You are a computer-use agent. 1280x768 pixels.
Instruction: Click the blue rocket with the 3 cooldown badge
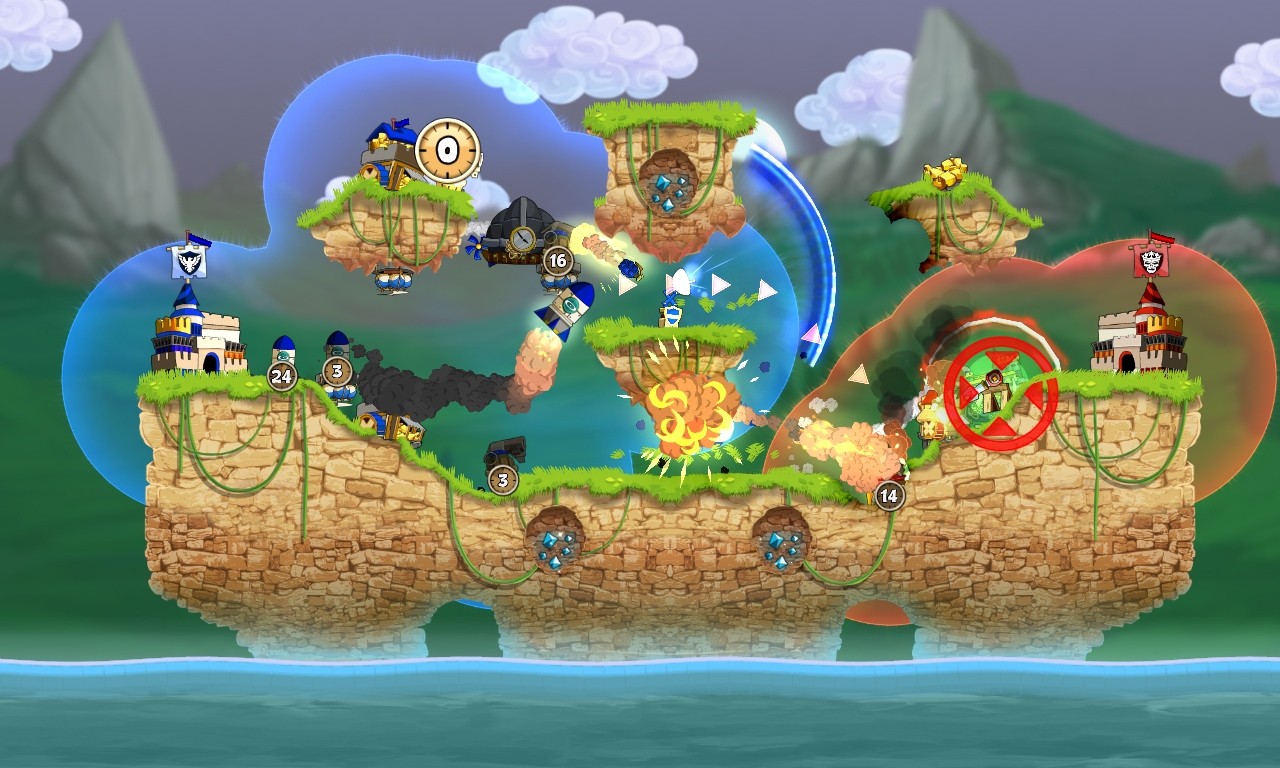(340, 345)
